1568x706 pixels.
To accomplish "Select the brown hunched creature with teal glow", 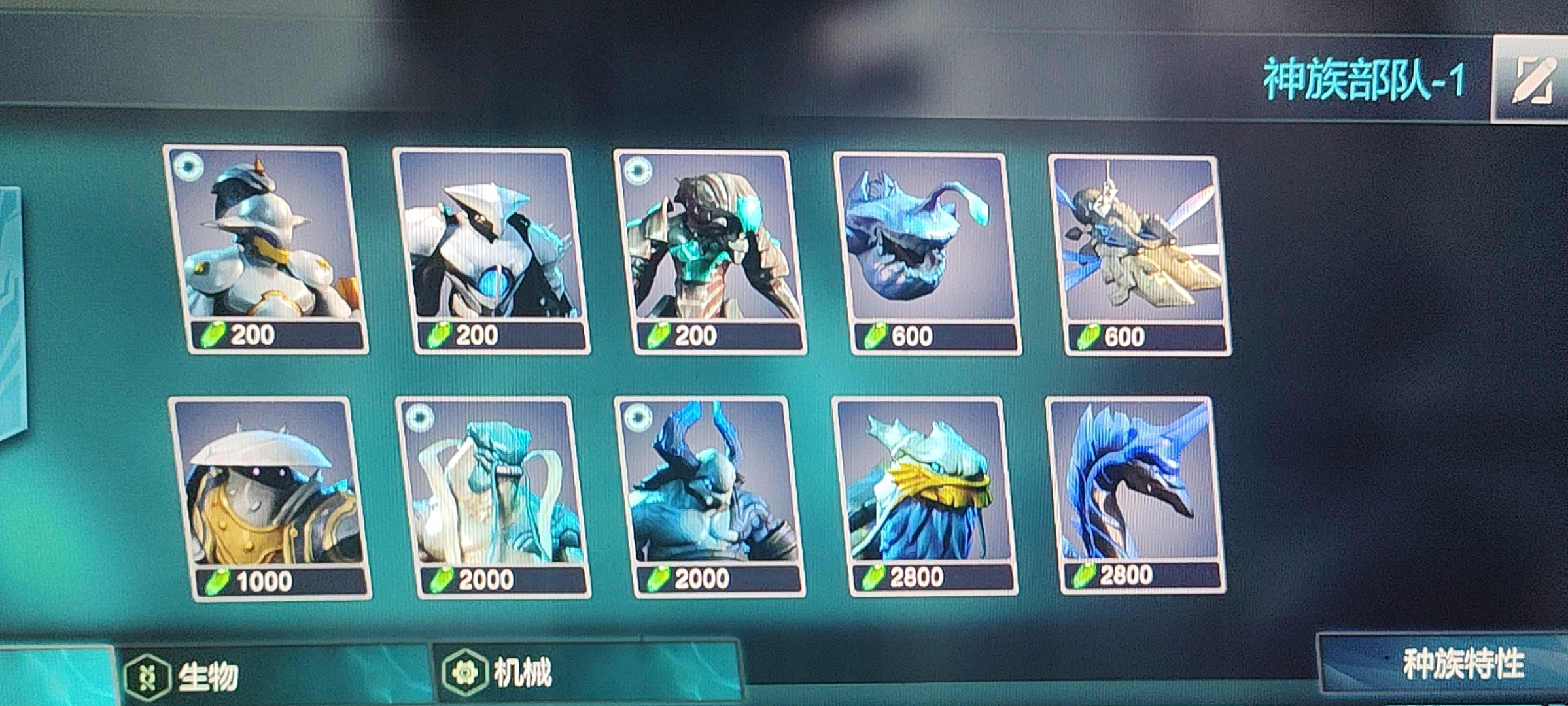I will point(710,251).
